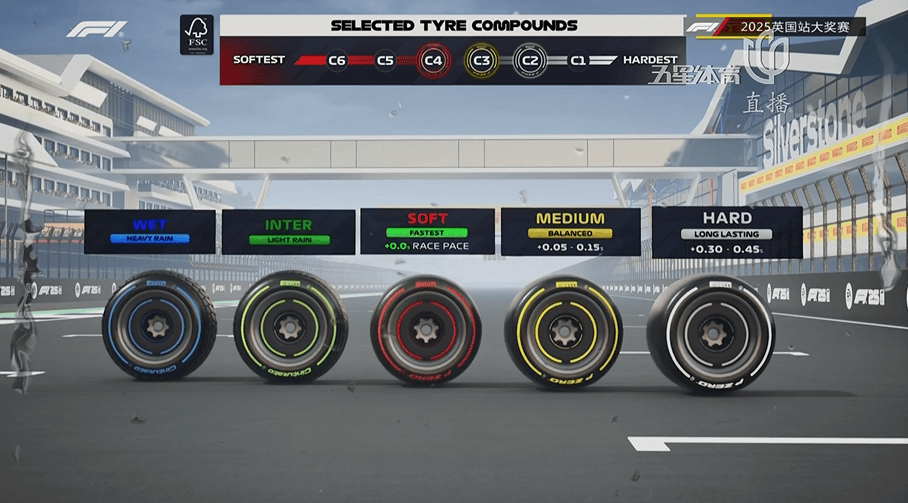
Task: Select the yellow C3 compound circle
Action: pos(482,60)
